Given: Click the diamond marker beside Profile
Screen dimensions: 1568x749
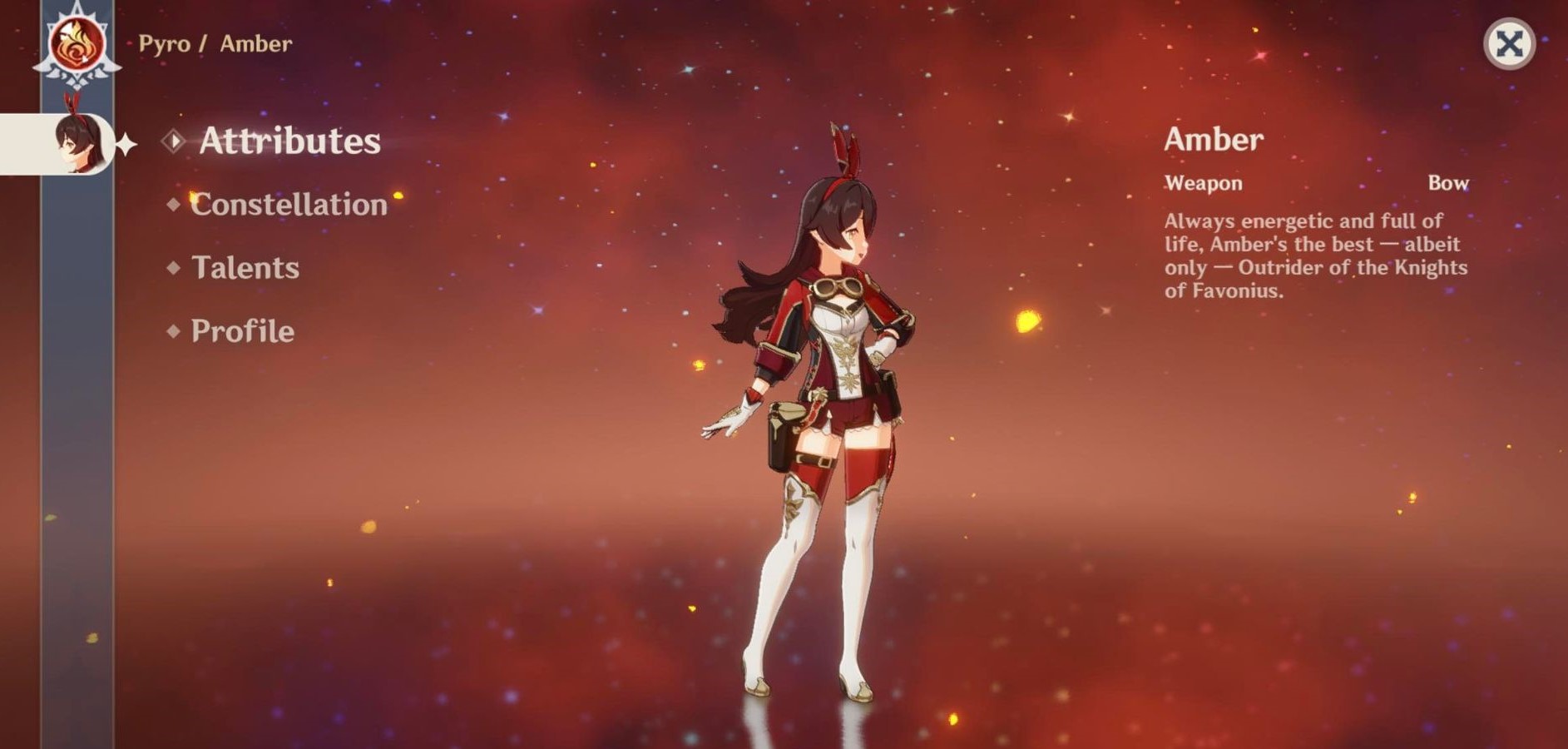Looking at the screenshot, I should (x=174, y=330).
